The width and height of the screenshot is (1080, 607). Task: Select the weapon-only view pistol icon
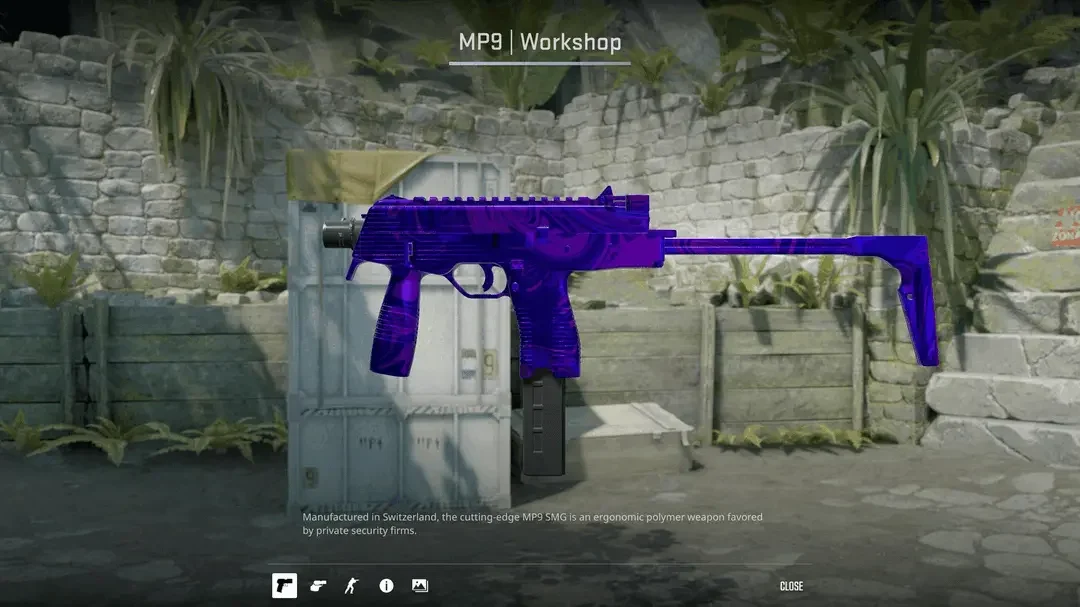point(284,586)
